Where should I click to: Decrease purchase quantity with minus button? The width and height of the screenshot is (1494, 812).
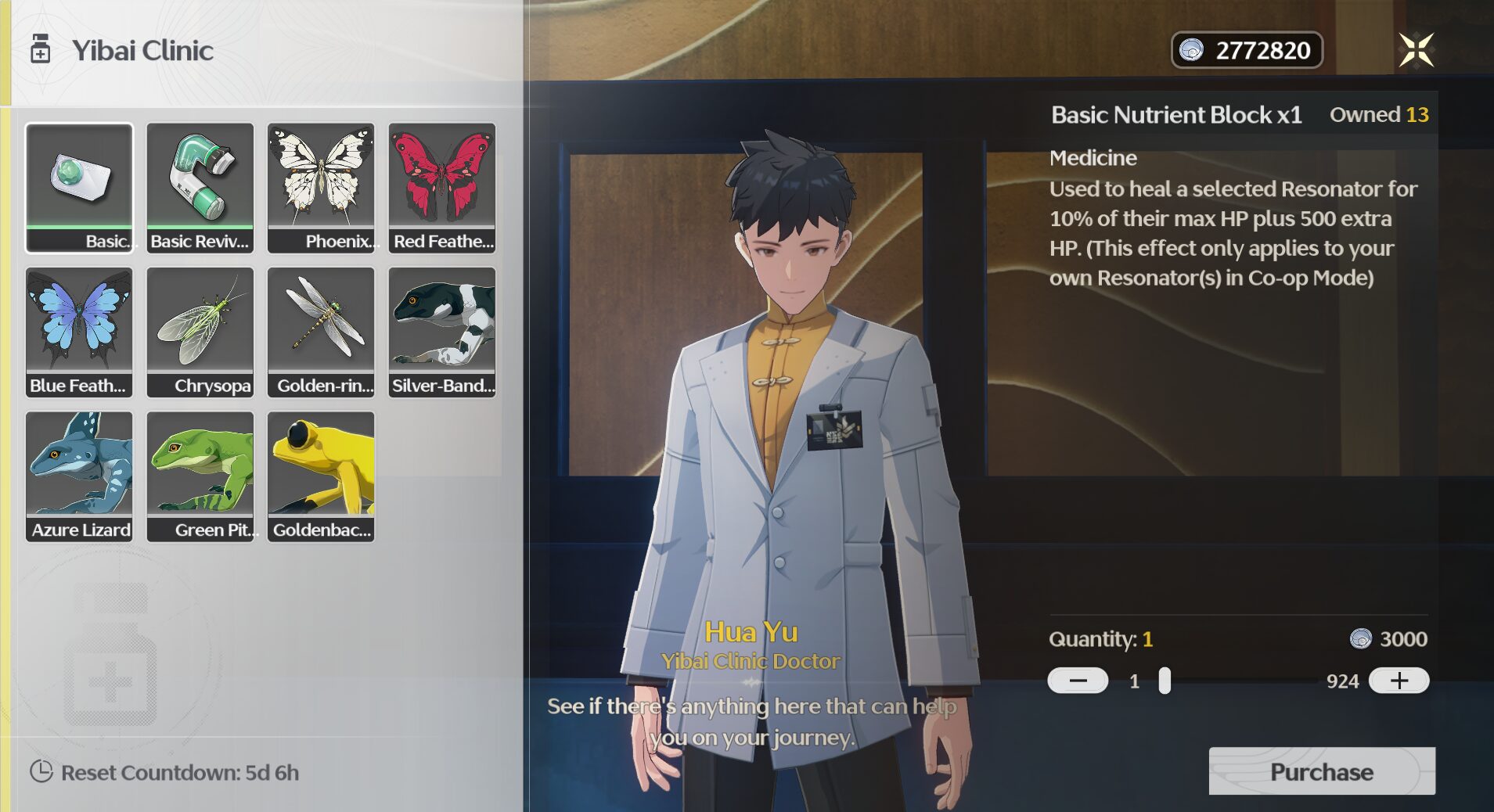(x=1078, y=681)
